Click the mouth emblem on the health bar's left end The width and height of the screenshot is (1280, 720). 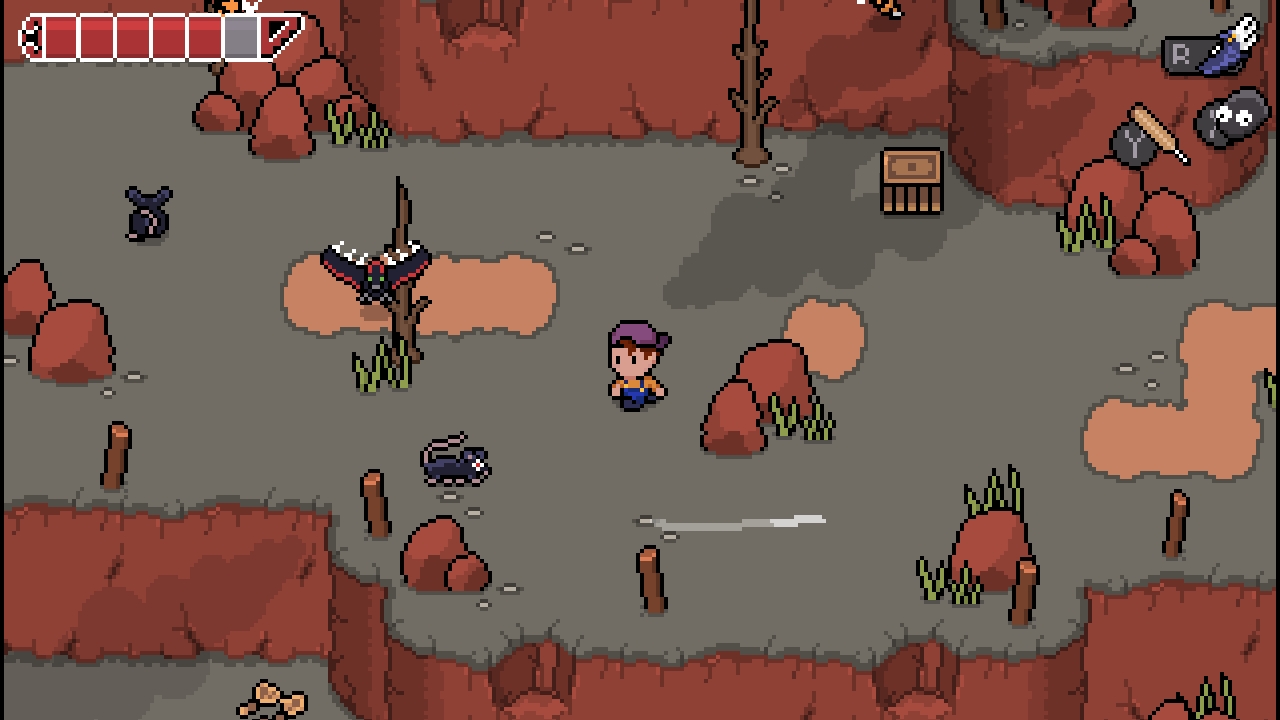coord(30,36)
